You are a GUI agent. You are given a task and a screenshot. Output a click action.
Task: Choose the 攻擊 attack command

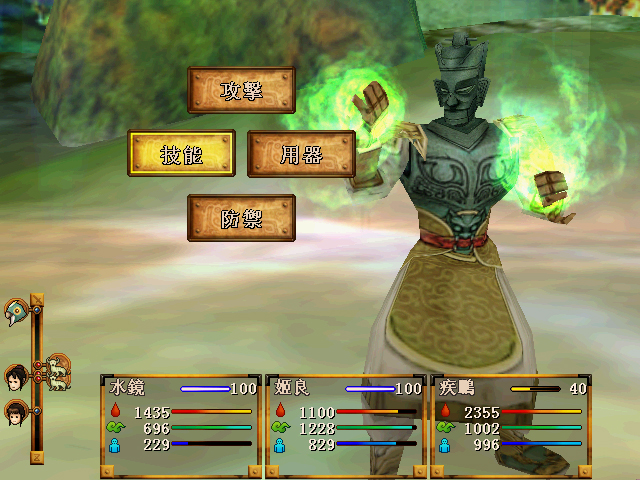pyautogui.click(x=241, y=91)
